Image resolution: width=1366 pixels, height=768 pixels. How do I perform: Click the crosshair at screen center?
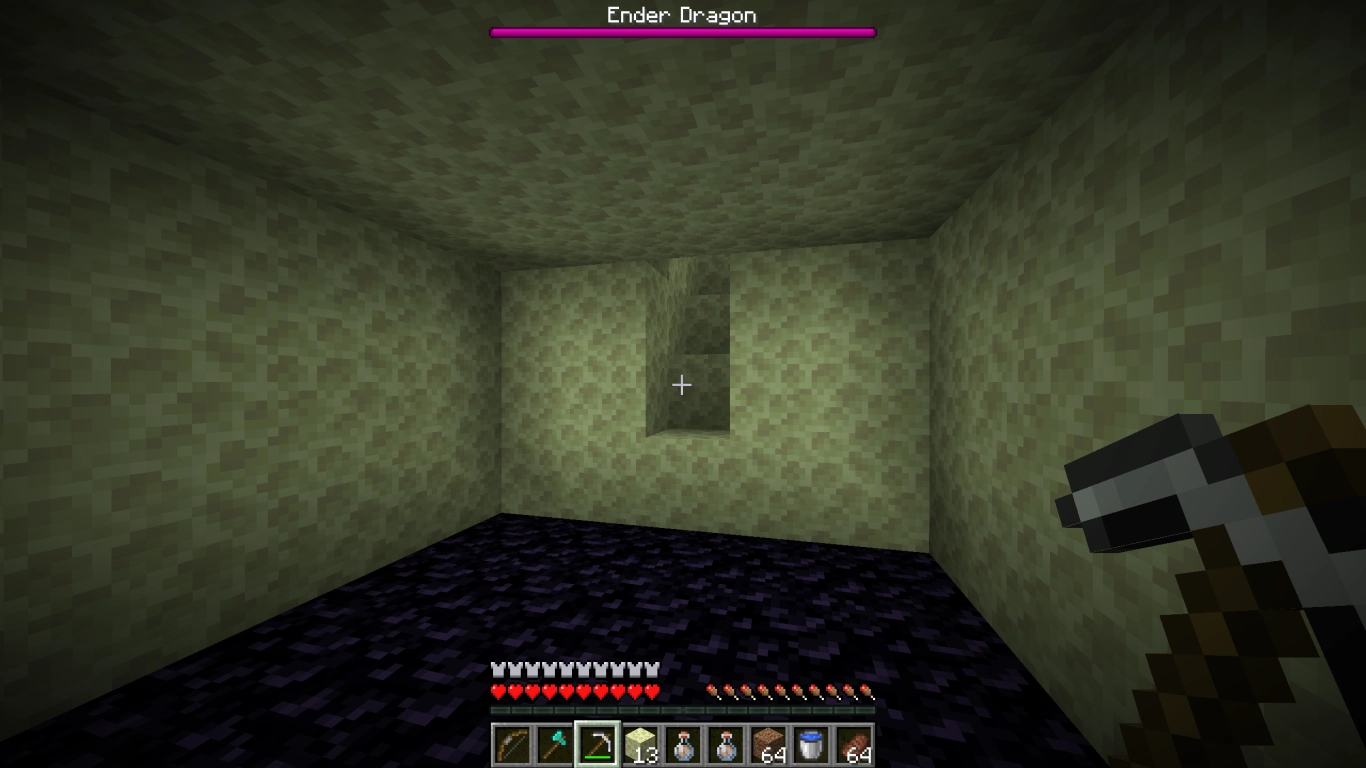682,385
